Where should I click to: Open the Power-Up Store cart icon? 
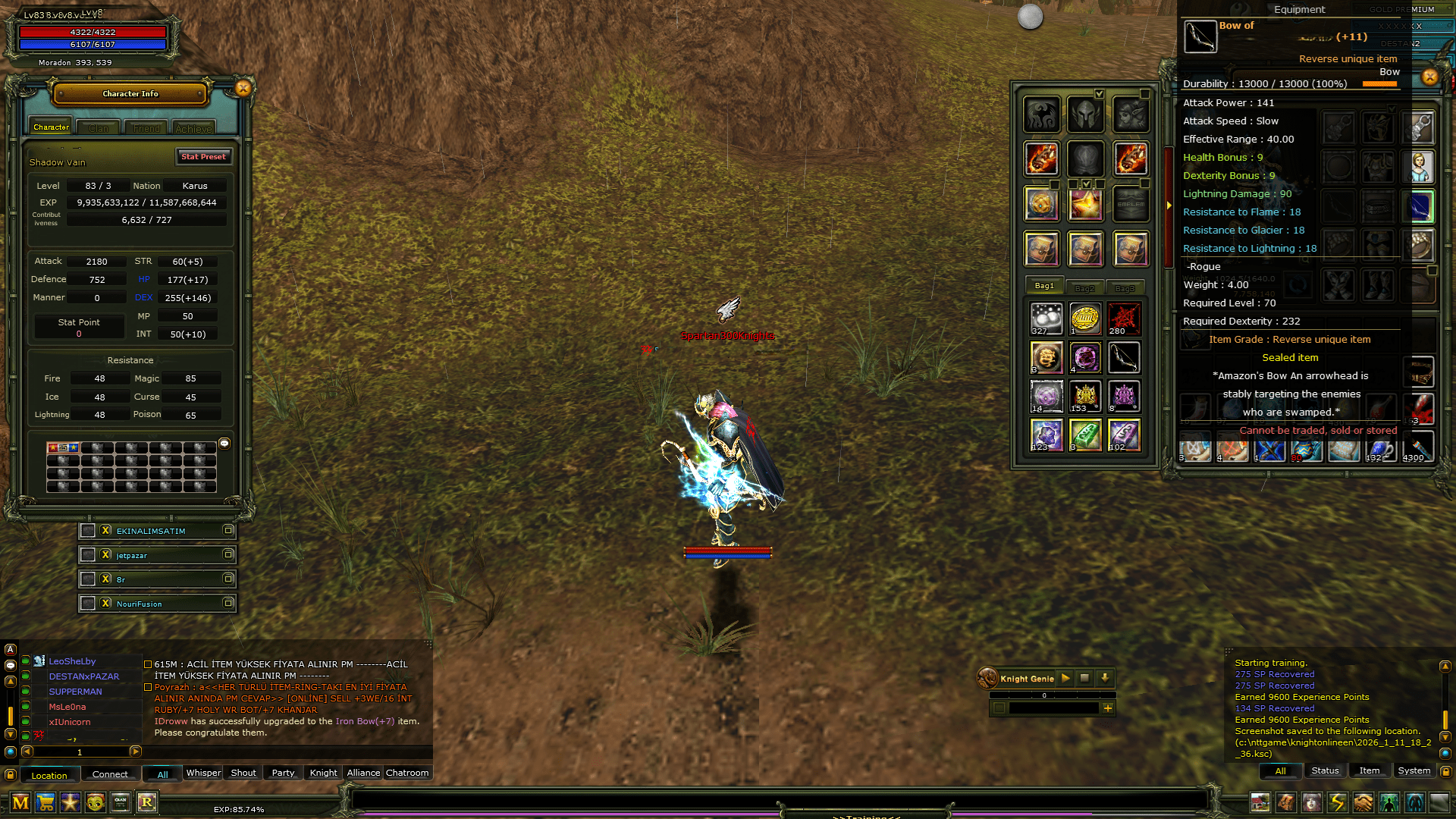point(45,802)
